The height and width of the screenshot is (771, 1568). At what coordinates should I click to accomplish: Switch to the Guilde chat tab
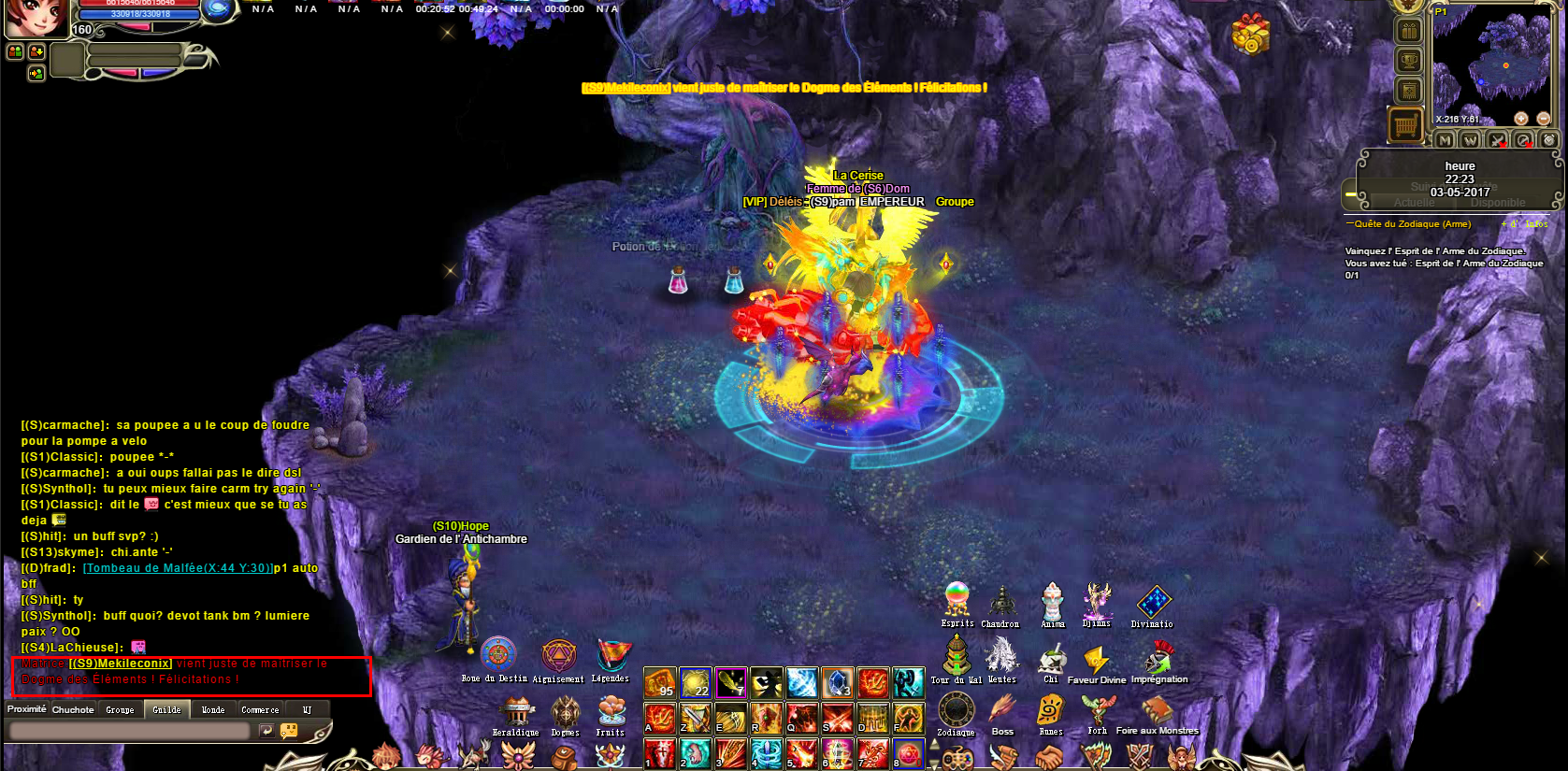167,710
